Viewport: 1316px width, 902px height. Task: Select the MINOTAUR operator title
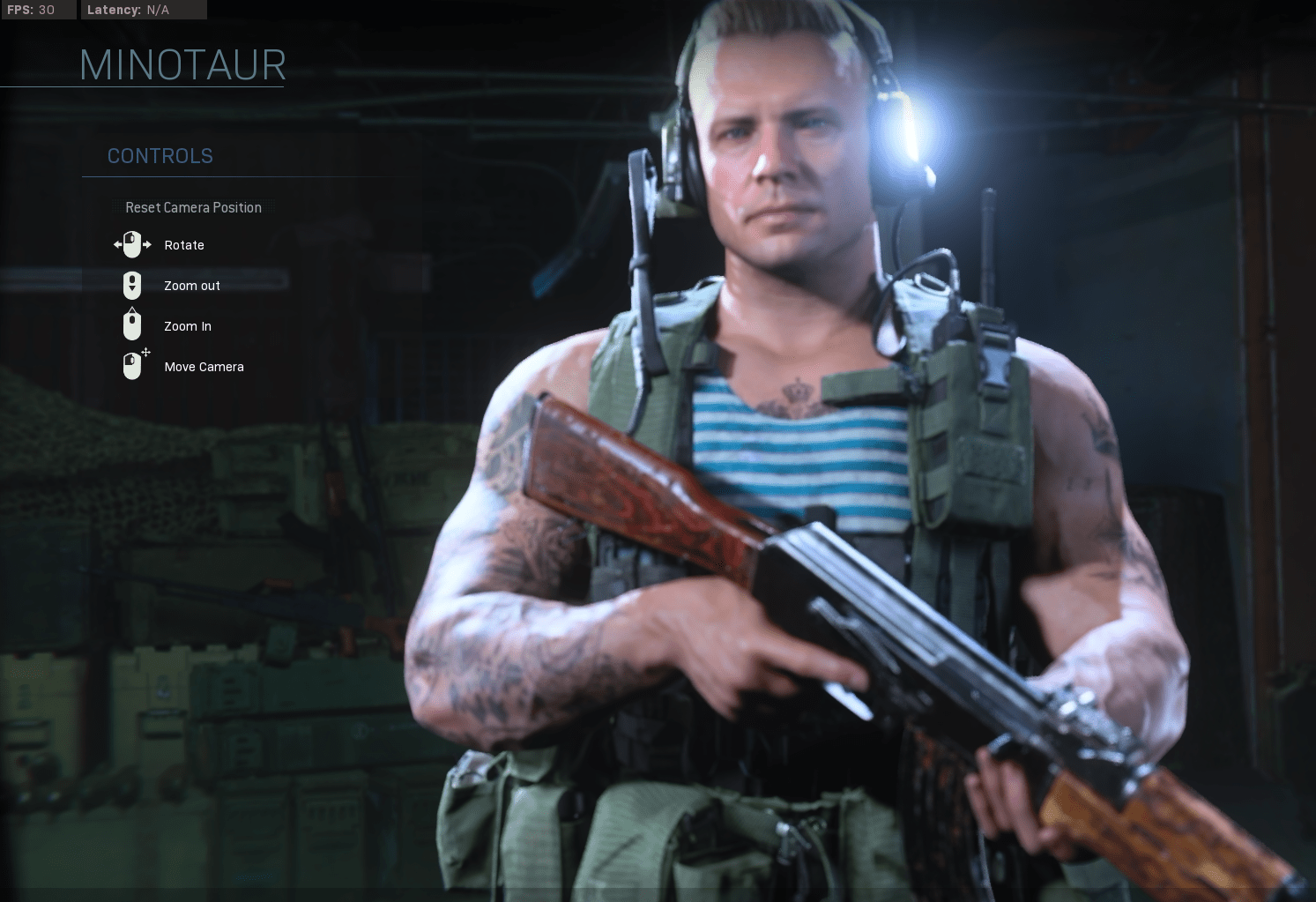182,65
